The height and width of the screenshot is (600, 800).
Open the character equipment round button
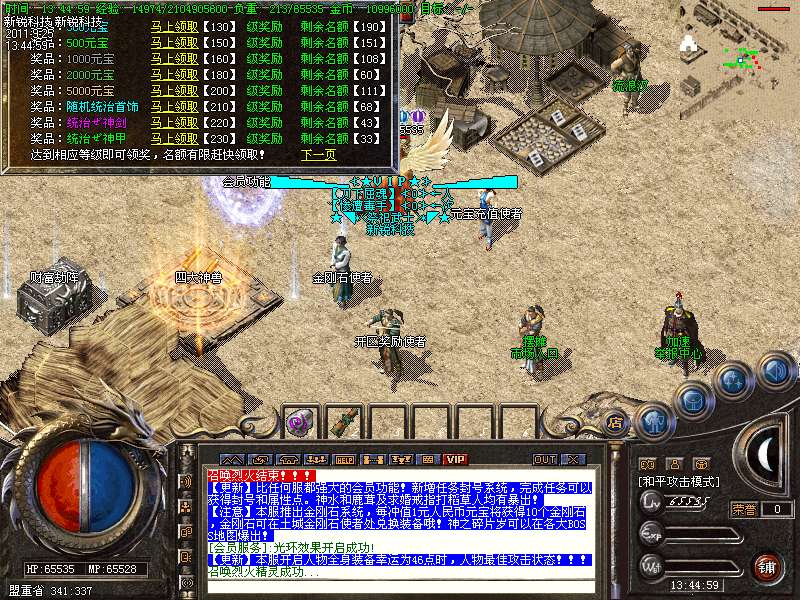pyautogui.click(x=655, y=421)
